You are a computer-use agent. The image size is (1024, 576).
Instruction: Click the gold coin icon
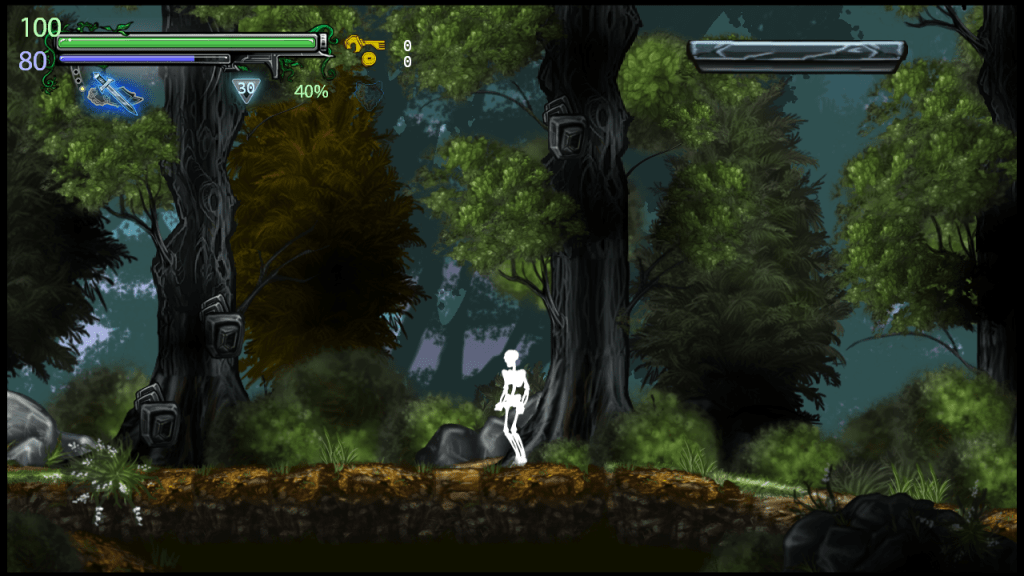369,60
